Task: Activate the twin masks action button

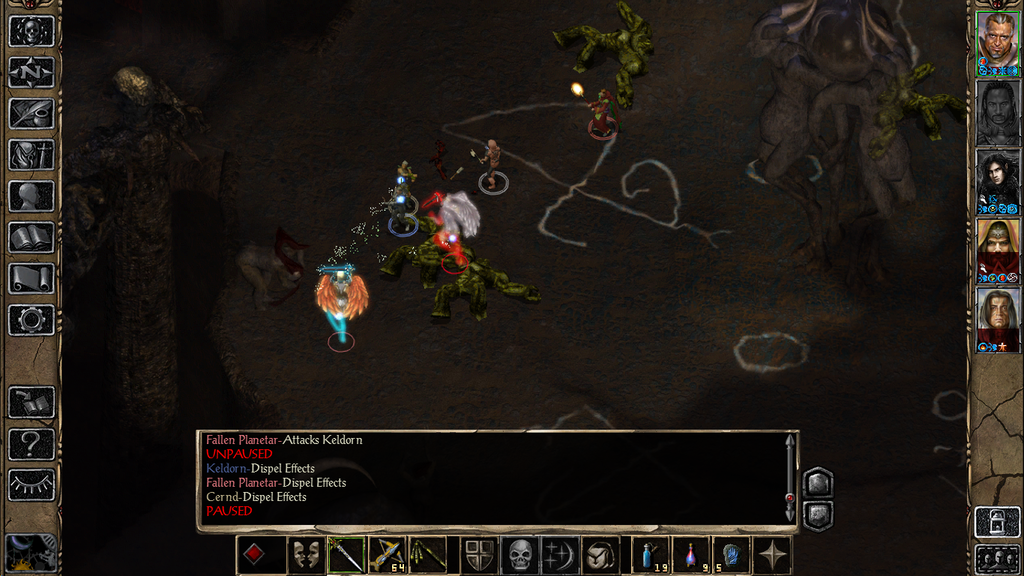Action: pyautogui.click(x=305, y=555)
